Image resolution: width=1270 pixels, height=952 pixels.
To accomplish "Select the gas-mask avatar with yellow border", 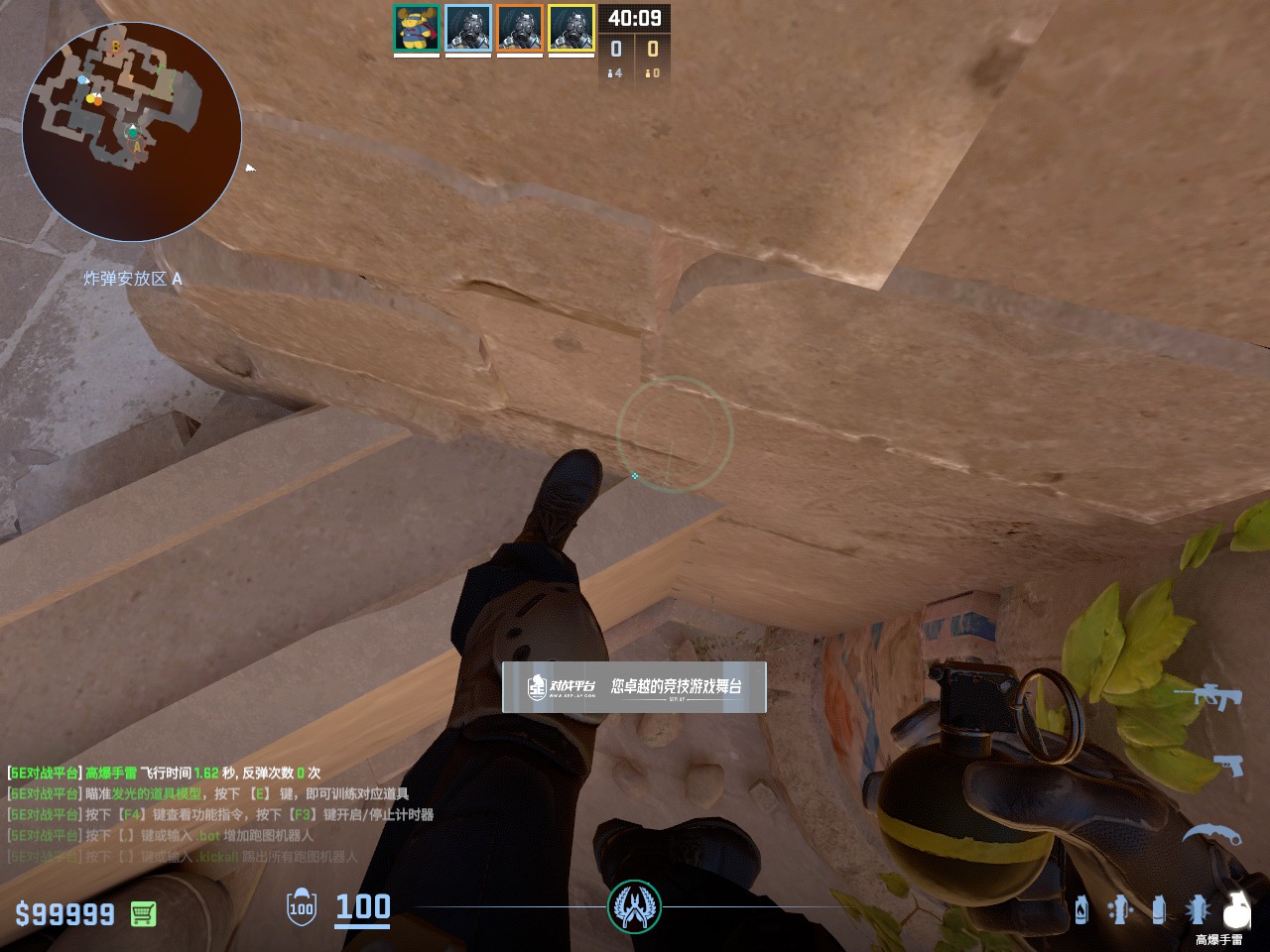I will (571, 28).
